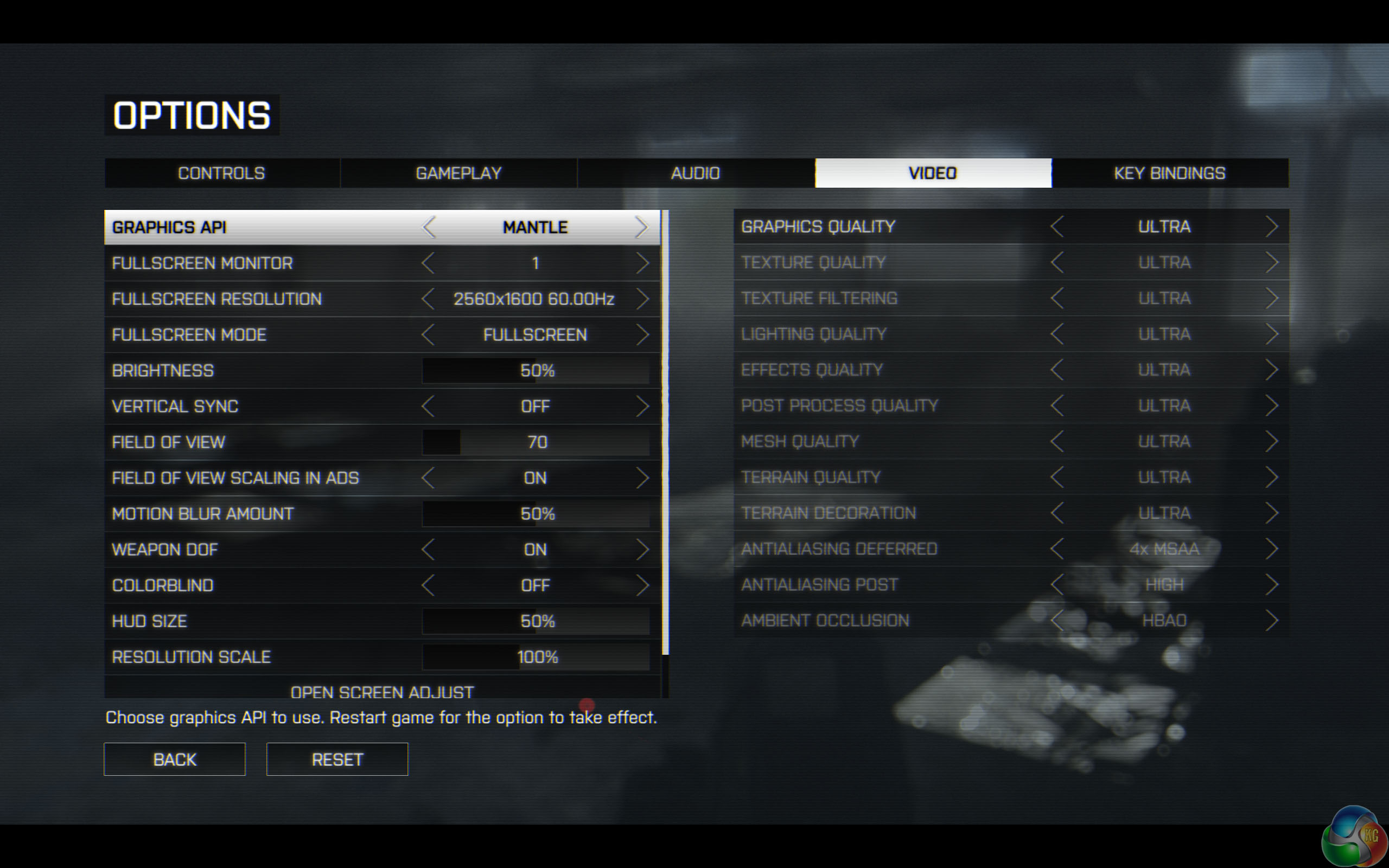Choose next Graphics API with right arrow
The width and height of the screenshot is (1389, 868).
click(x=642, y=227)
